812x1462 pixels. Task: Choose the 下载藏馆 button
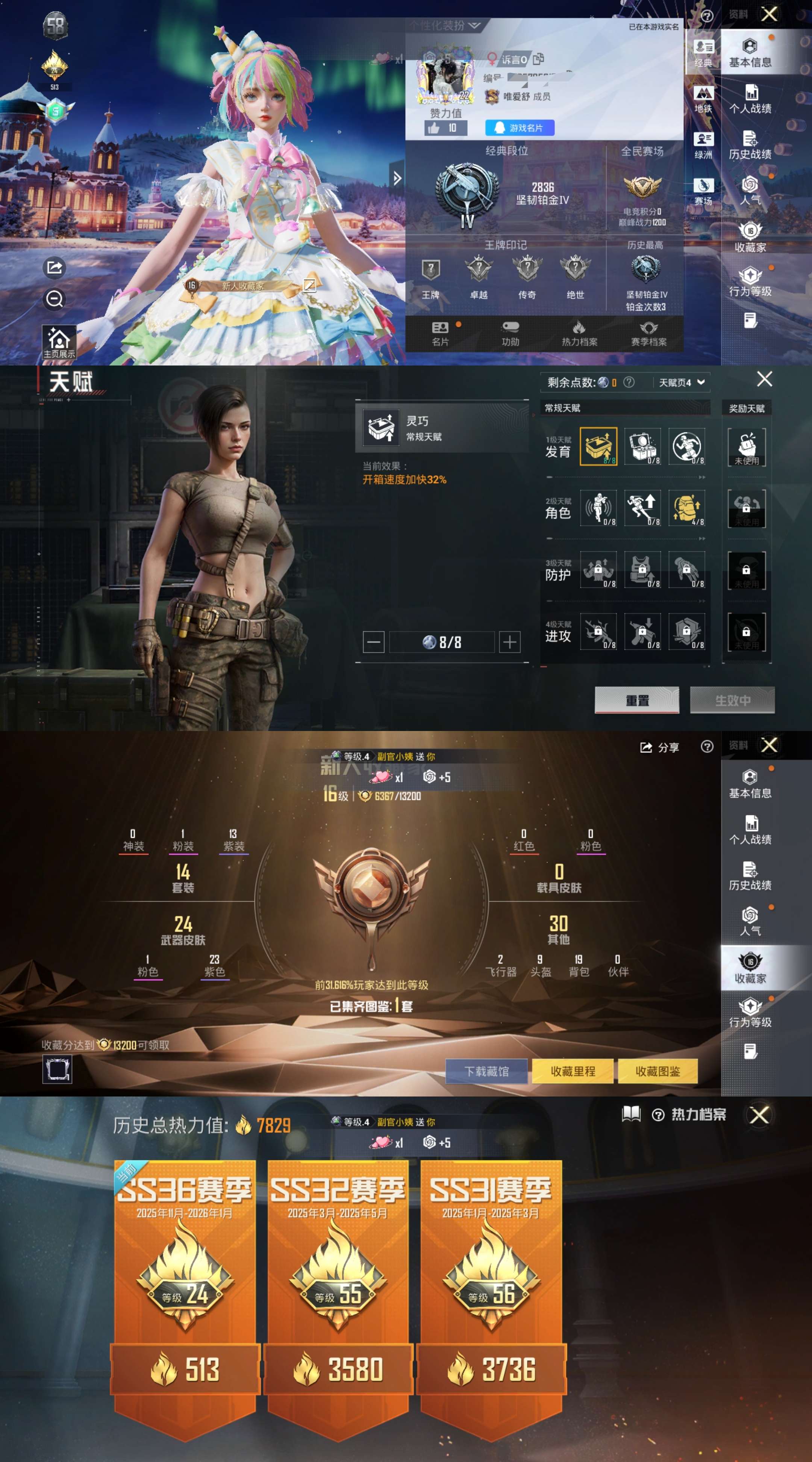[486, 1071]
